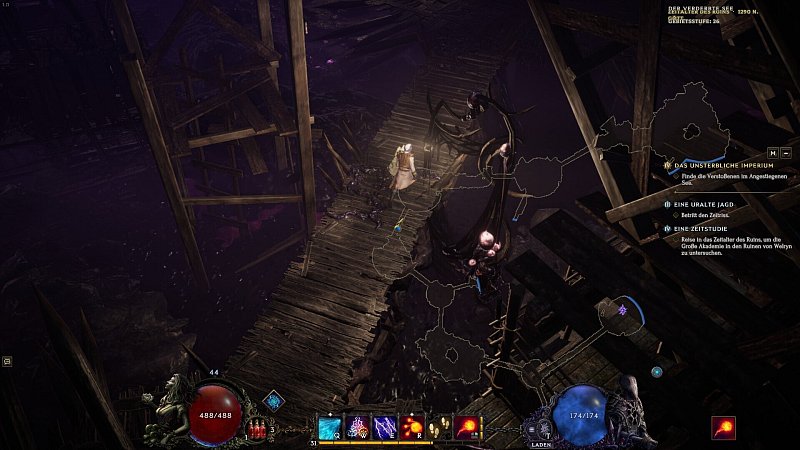The image size is (800, 450).
Task: Activate the ice skill in slot Q
Action: [330, 427]
